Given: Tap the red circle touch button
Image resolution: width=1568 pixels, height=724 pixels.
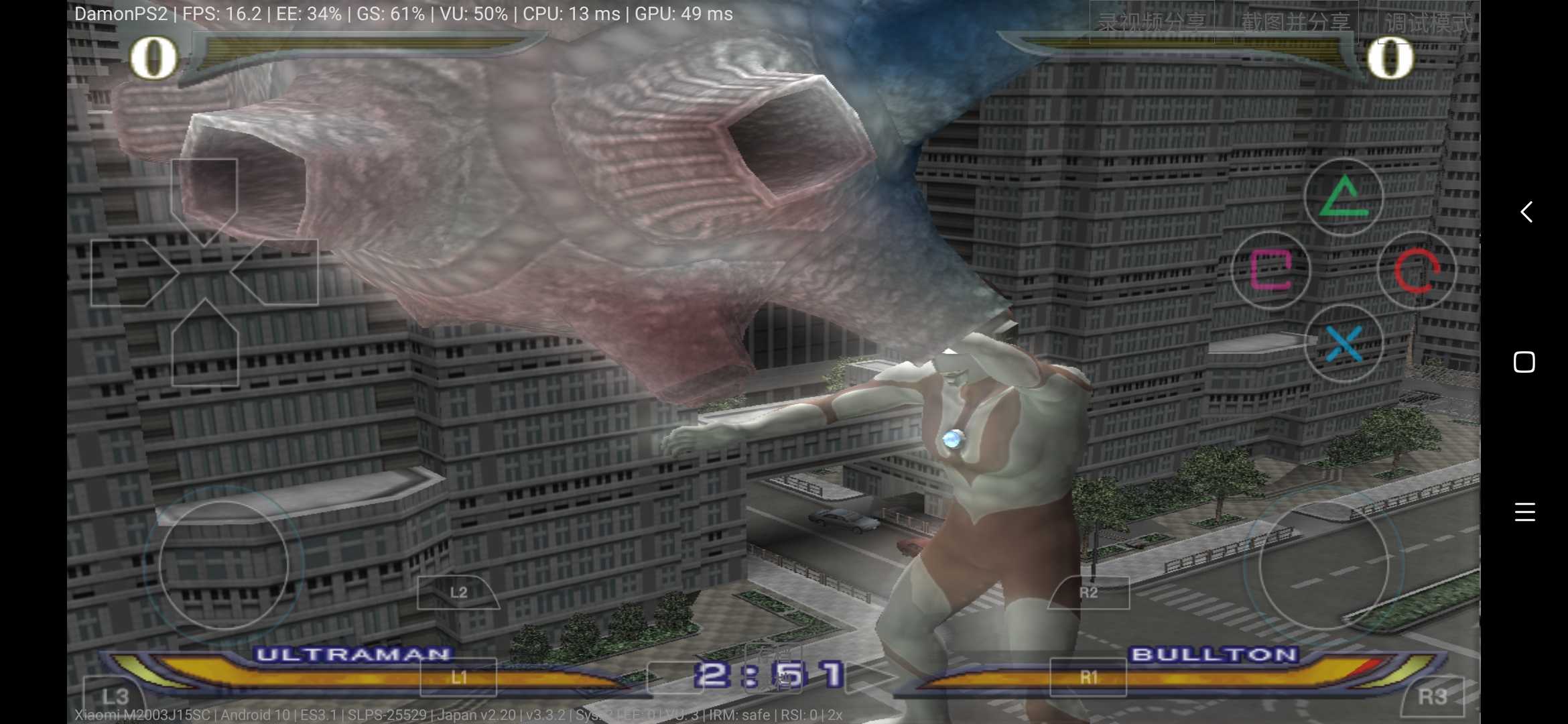Looking at the screenshot, I should coord(1417,270).
